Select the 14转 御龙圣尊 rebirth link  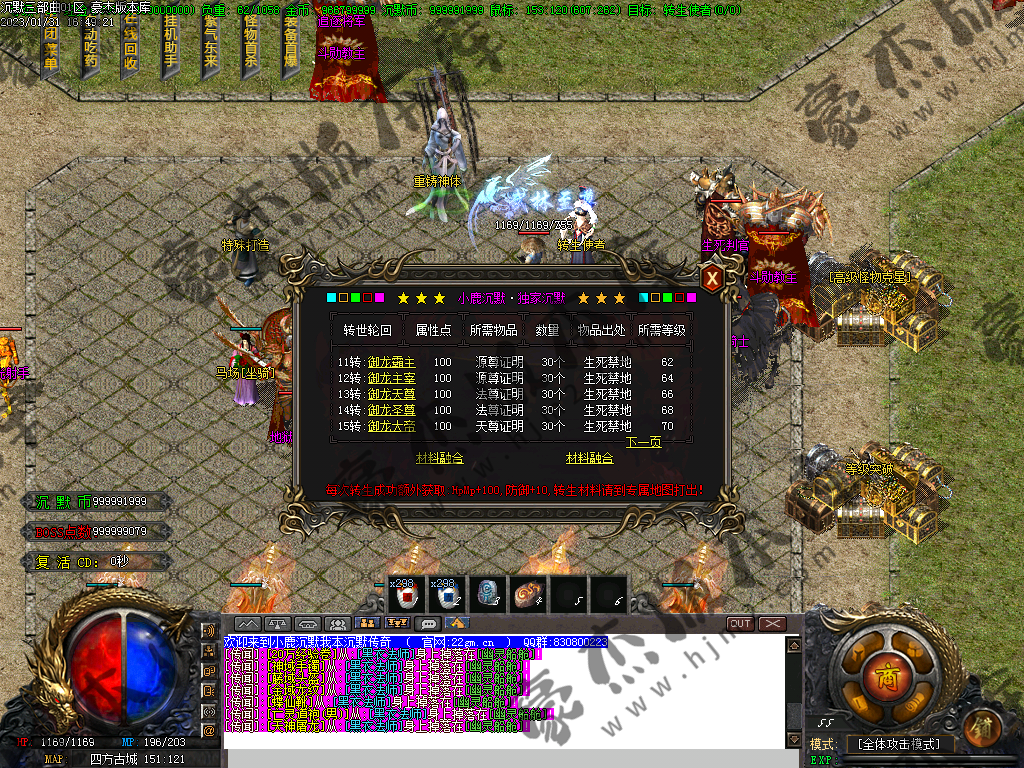(391, 410)
